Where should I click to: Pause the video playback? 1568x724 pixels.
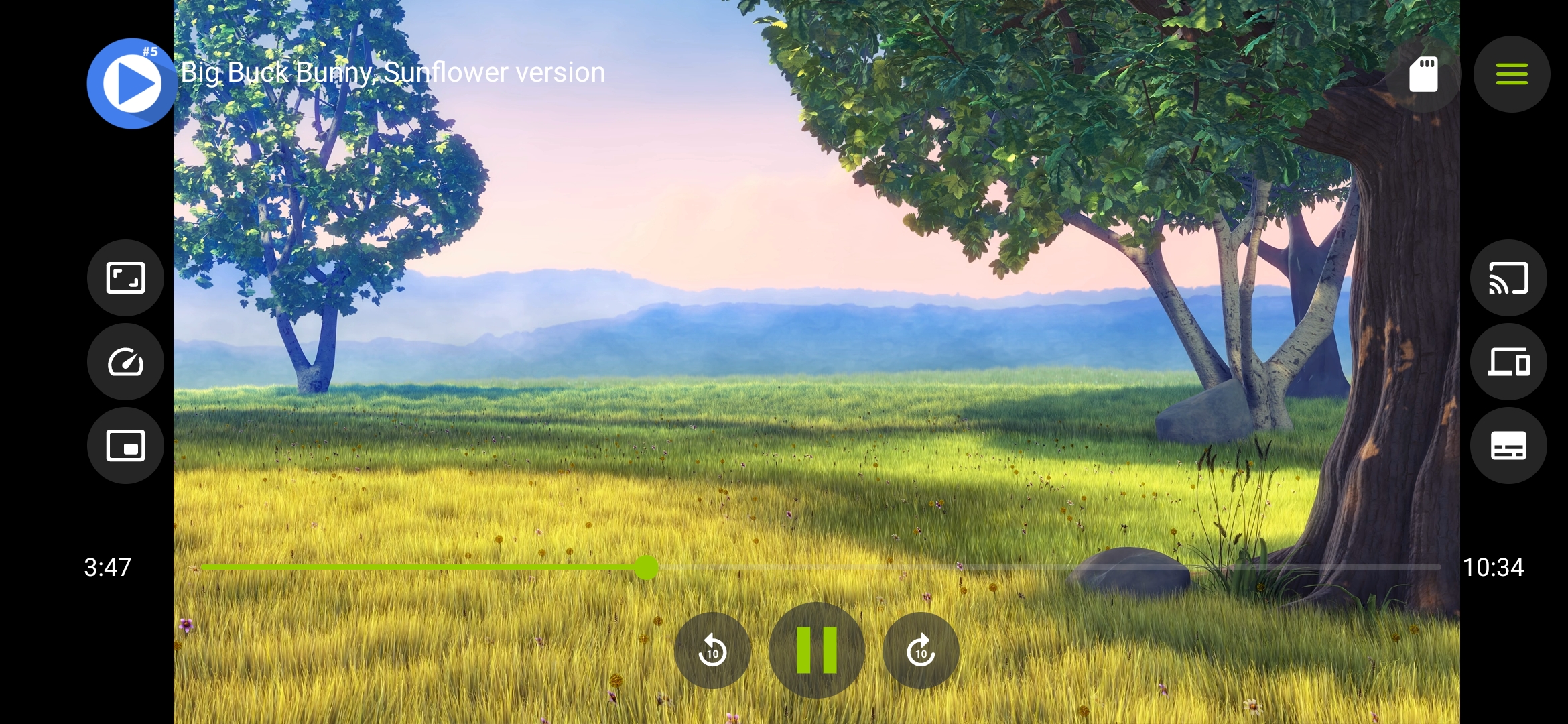[x=816, y=650]
